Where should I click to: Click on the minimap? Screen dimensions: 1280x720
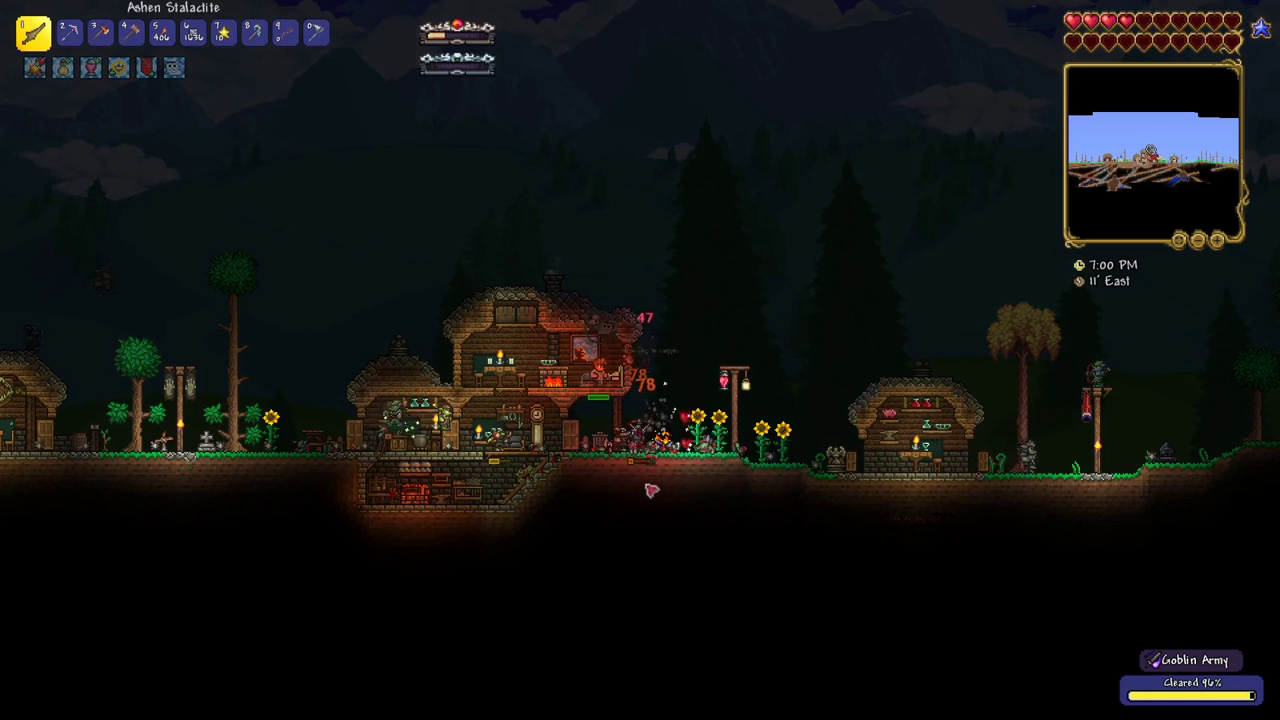coord(1153,152)
